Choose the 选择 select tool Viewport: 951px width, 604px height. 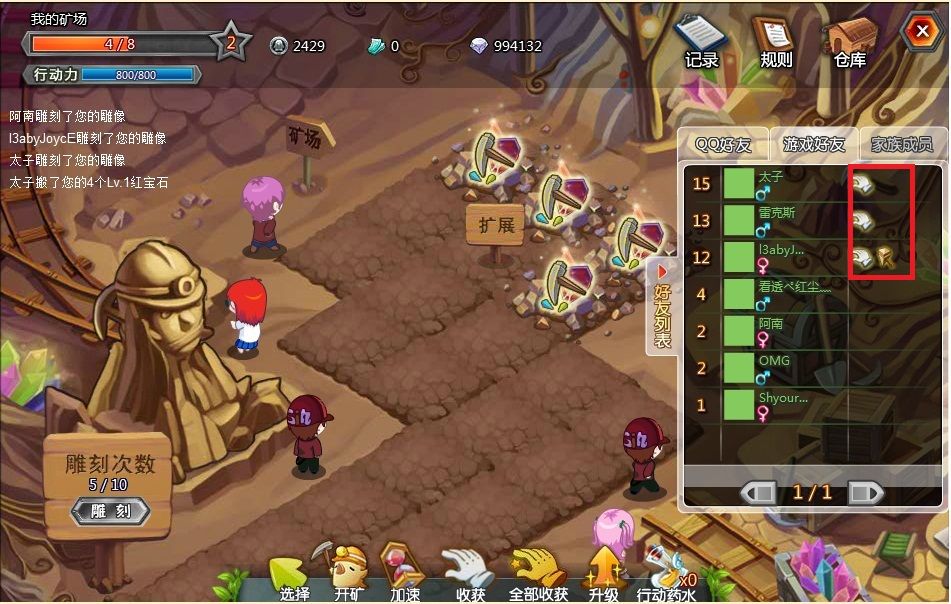(292, 577)
